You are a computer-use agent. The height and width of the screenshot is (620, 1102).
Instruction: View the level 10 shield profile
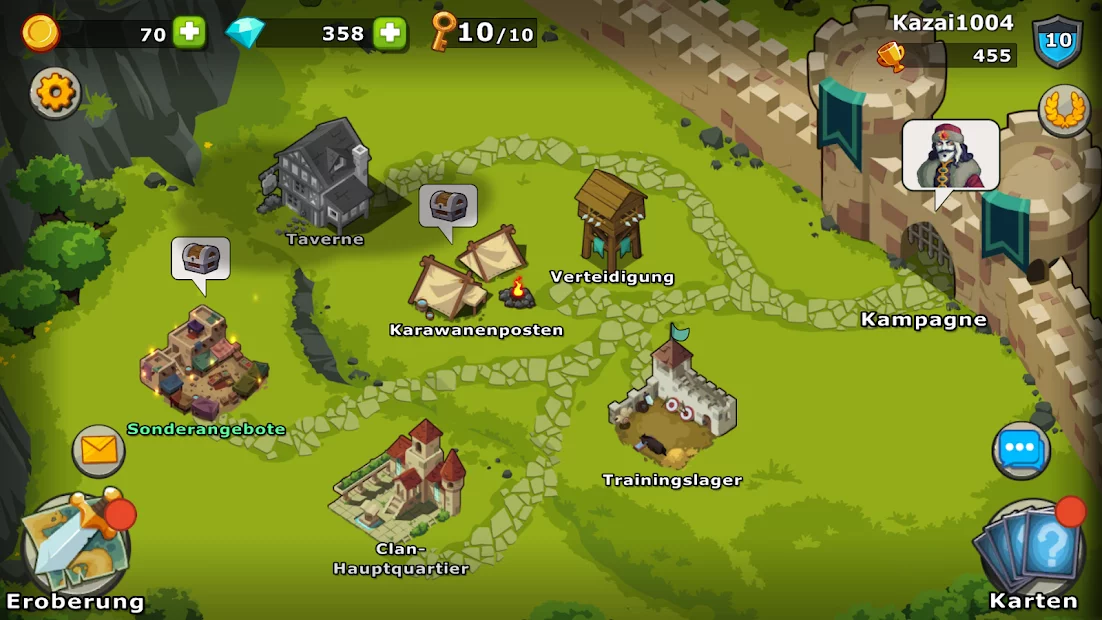(x=1057, y=42)
